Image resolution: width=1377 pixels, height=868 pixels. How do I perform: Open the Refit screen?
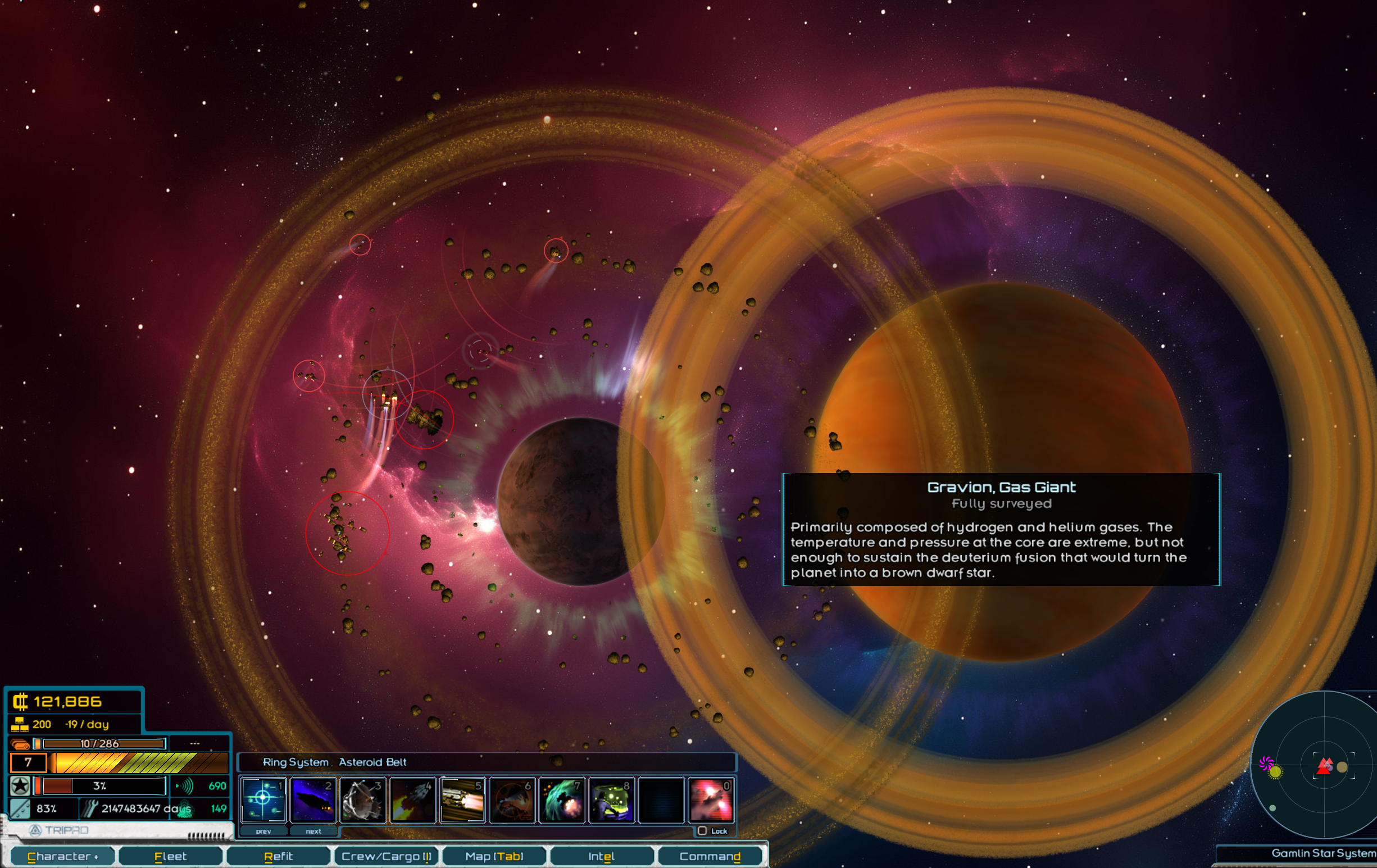[x=279, y=856]
